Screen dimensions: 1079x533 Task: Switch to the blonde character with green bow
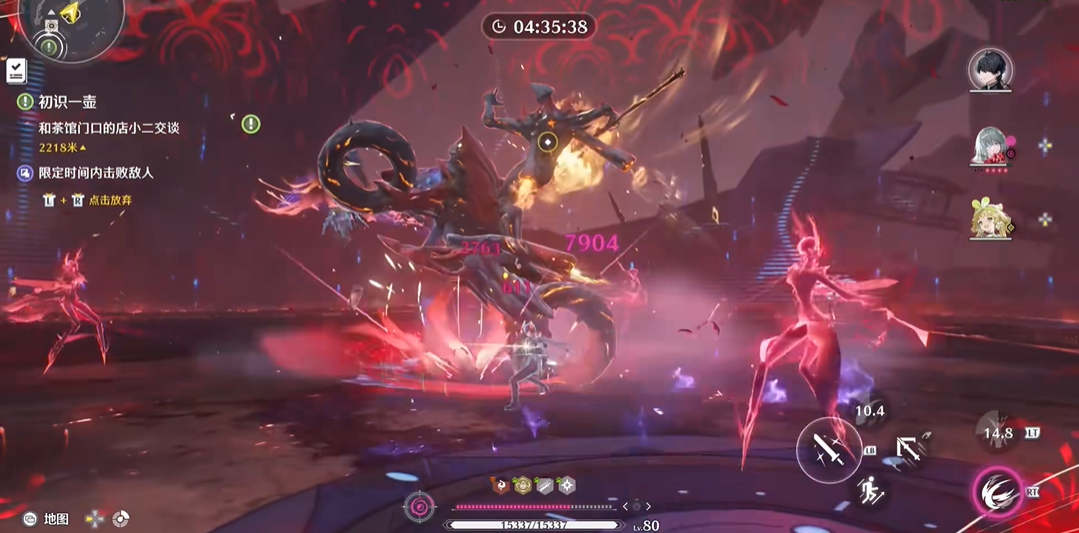click(990, 219)
